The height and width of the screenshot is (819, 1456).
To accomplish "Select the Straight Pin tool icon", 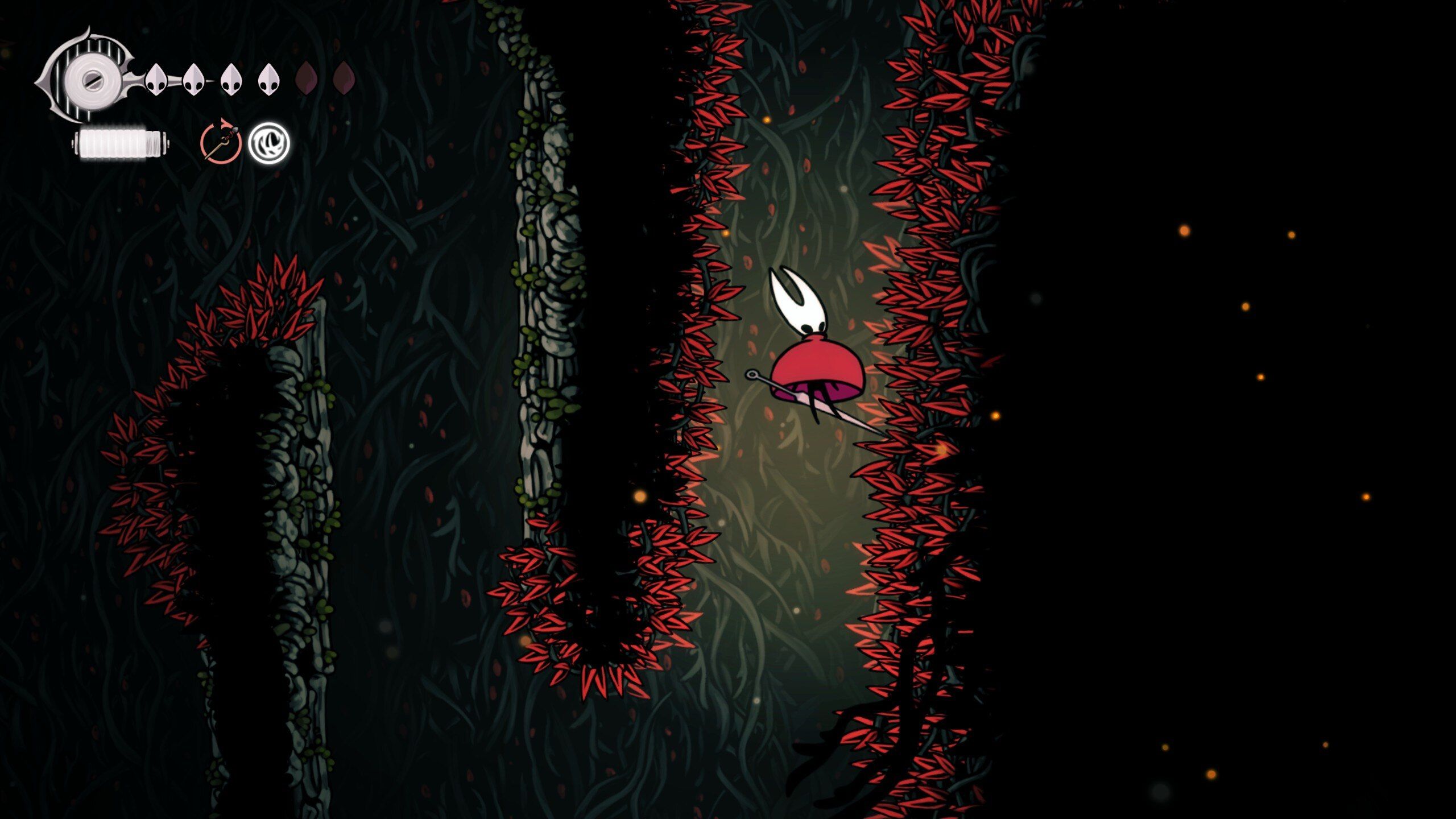I will (x=221, y=146).
